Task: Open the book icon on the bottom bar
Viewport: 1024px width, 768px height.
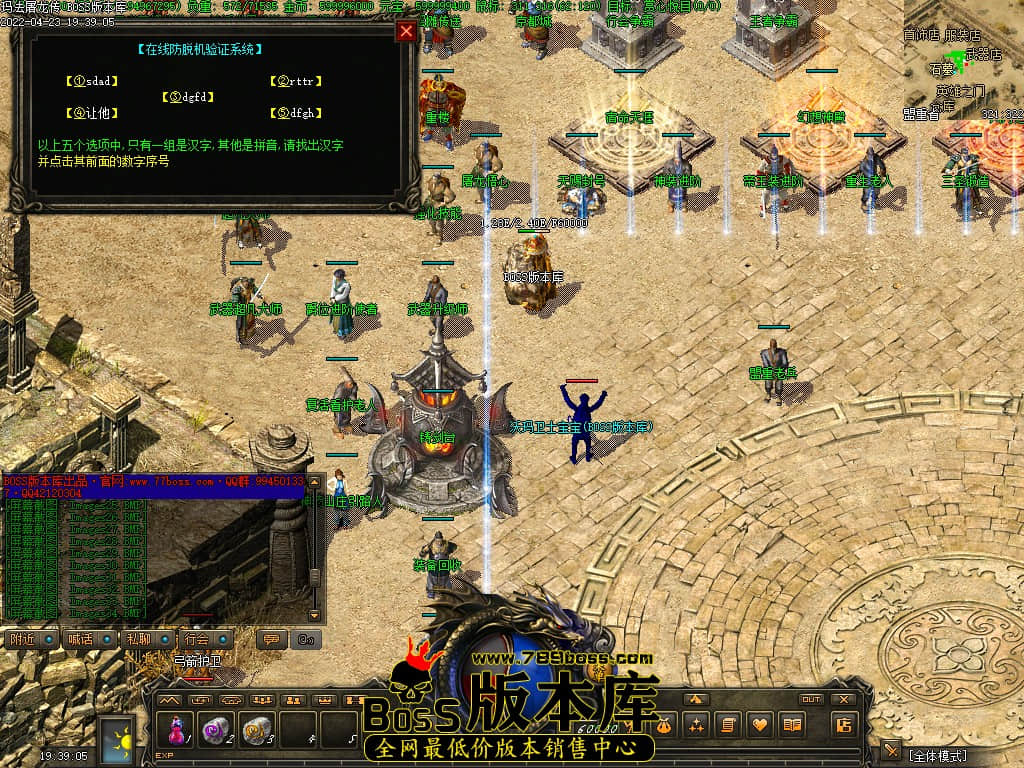Action: click(793, 725)
